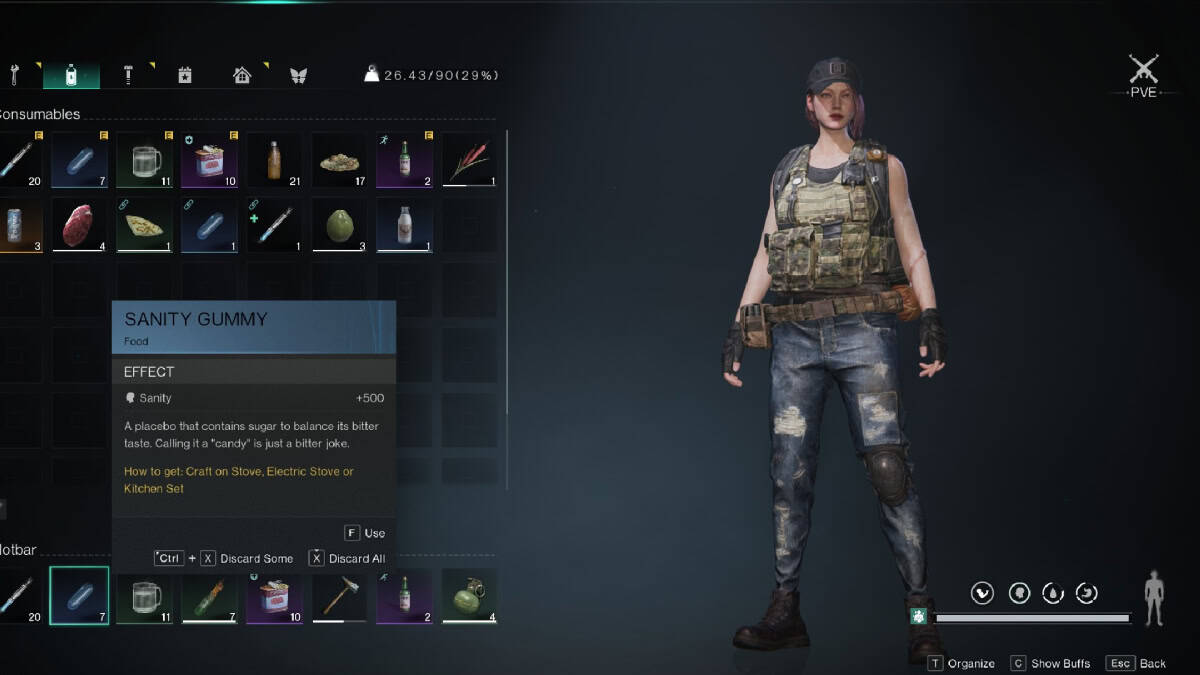Choose the hammer in the hotbar

(339, 596)
